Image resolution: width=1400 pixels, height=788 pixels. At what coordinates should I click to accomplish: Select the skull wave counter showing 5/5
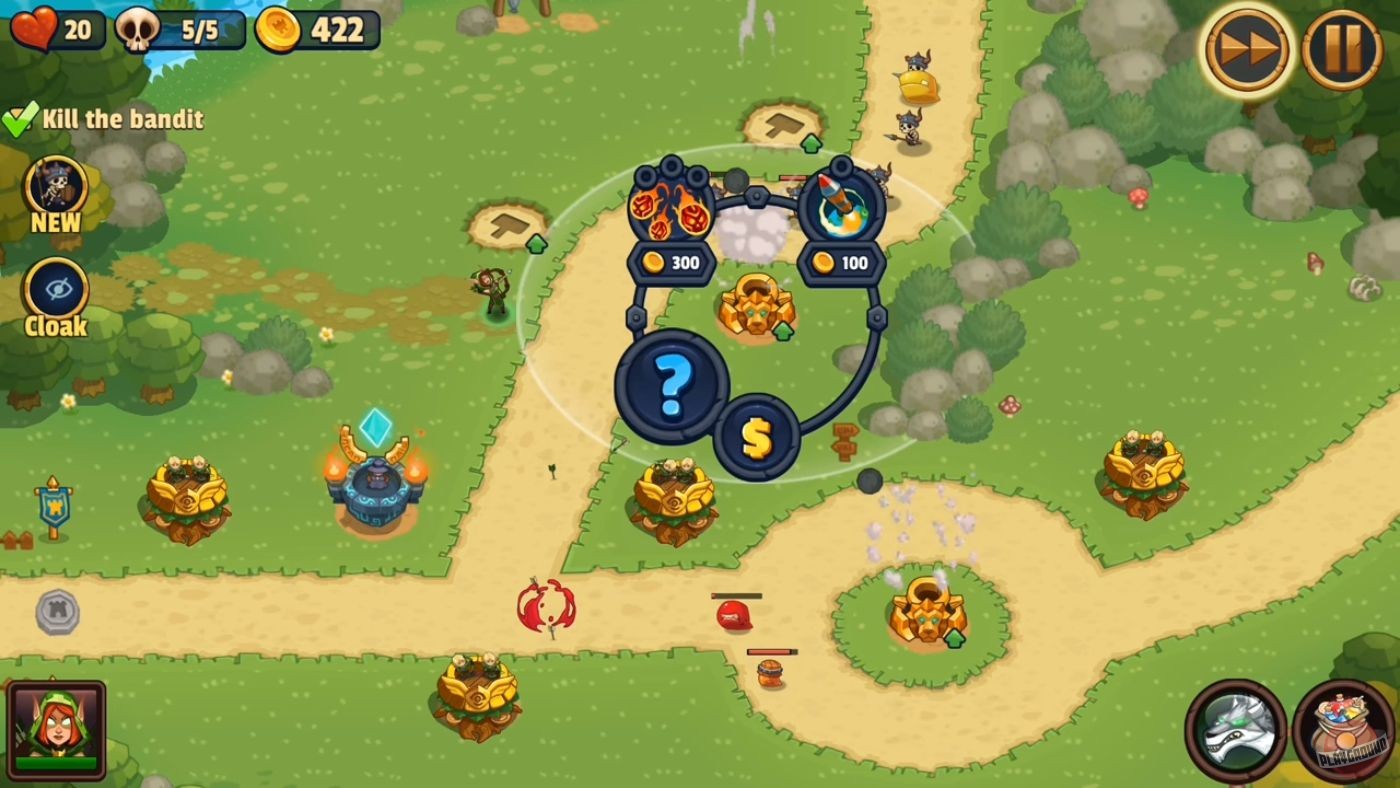pyautogui.click(x=180, y=28)
